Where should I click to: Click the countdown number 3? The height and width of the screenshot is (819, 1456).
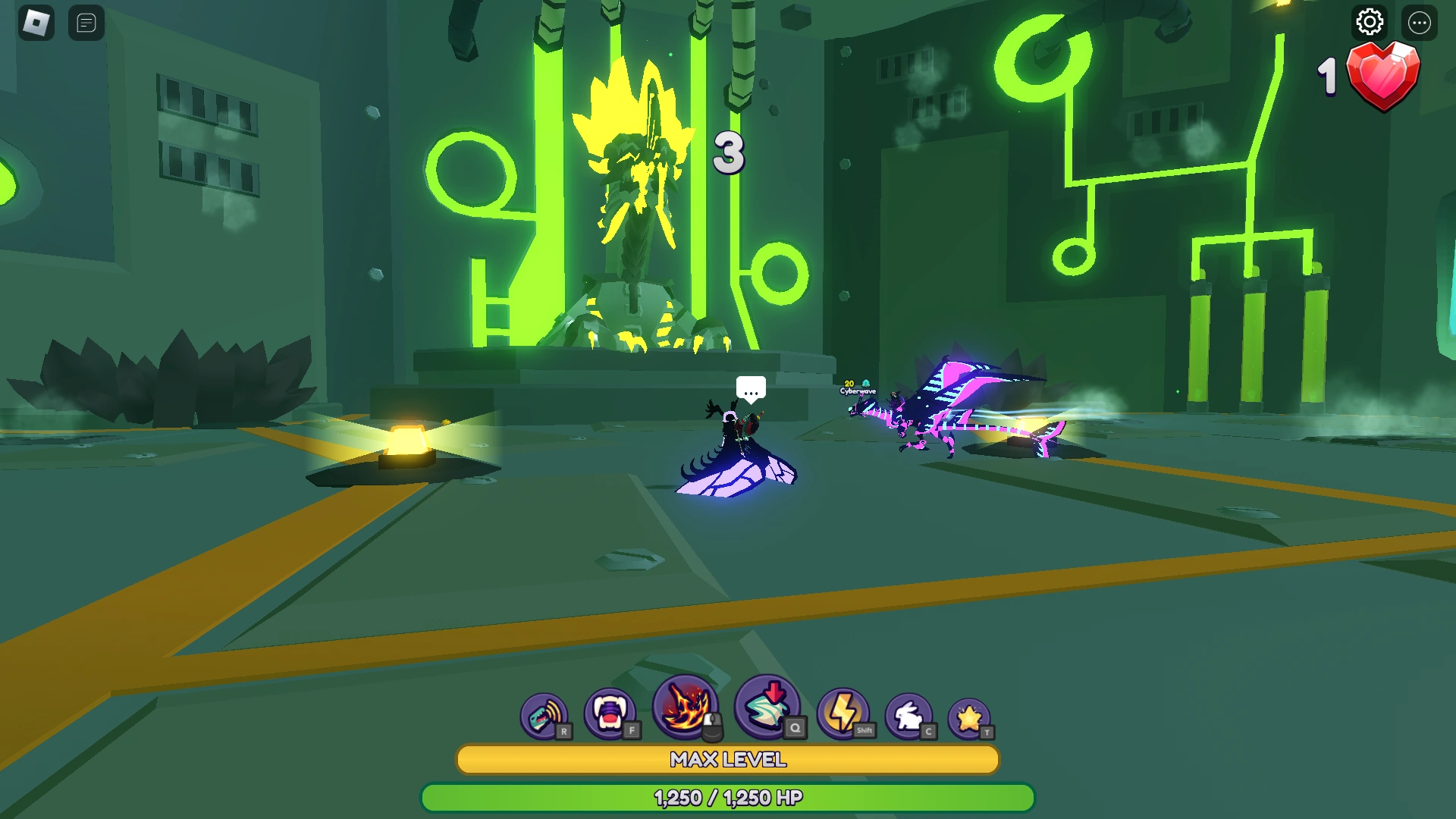(730, 154)
